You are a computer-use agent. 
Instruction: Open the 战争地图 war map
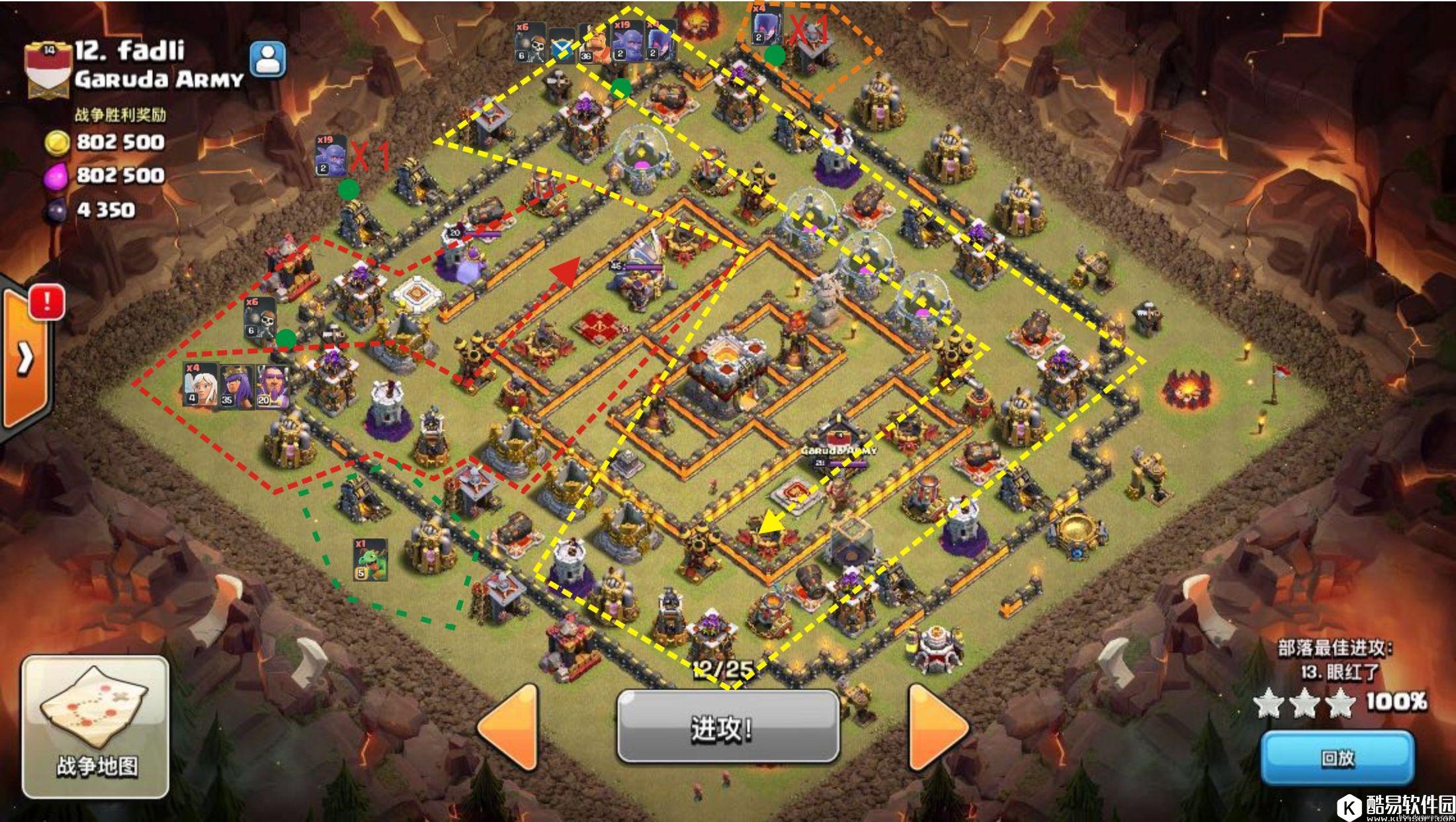(x=96, y=728)
